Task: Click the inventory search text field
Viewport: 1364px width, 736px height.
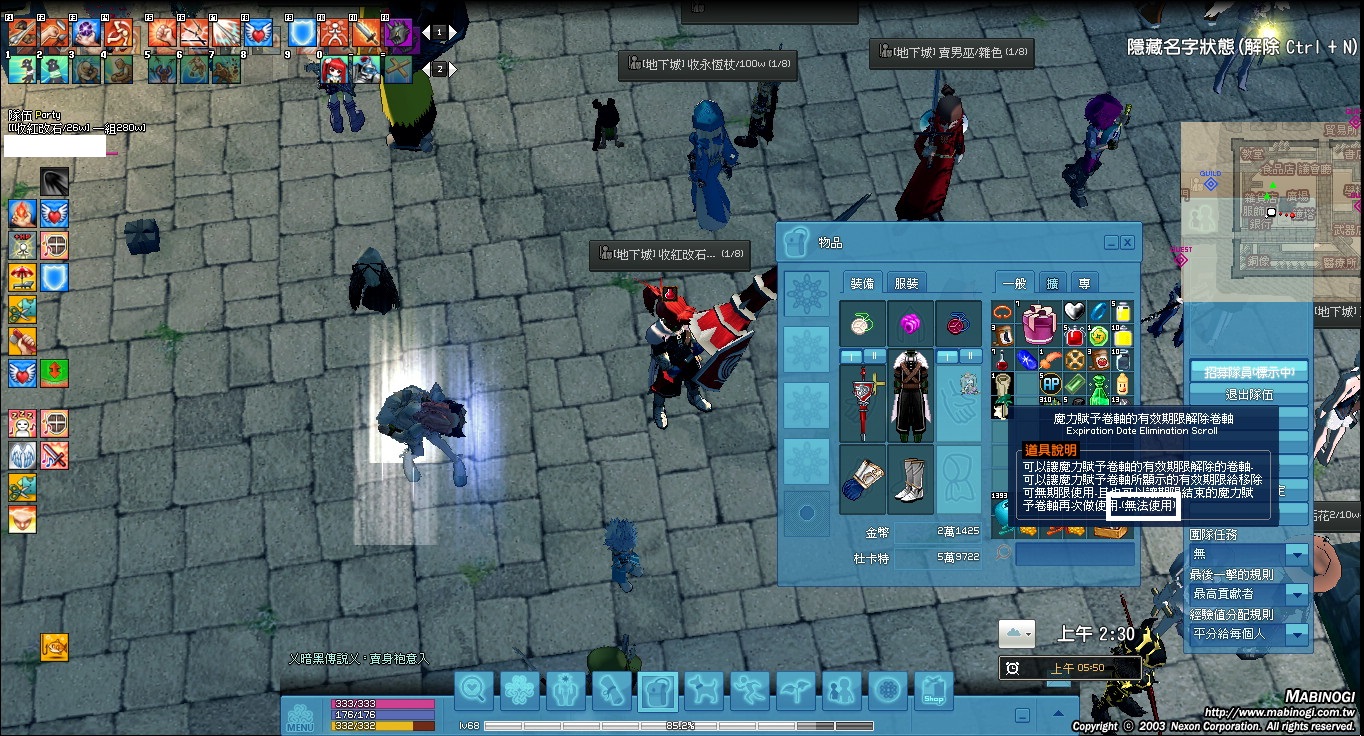Action: click(1074, 554)
